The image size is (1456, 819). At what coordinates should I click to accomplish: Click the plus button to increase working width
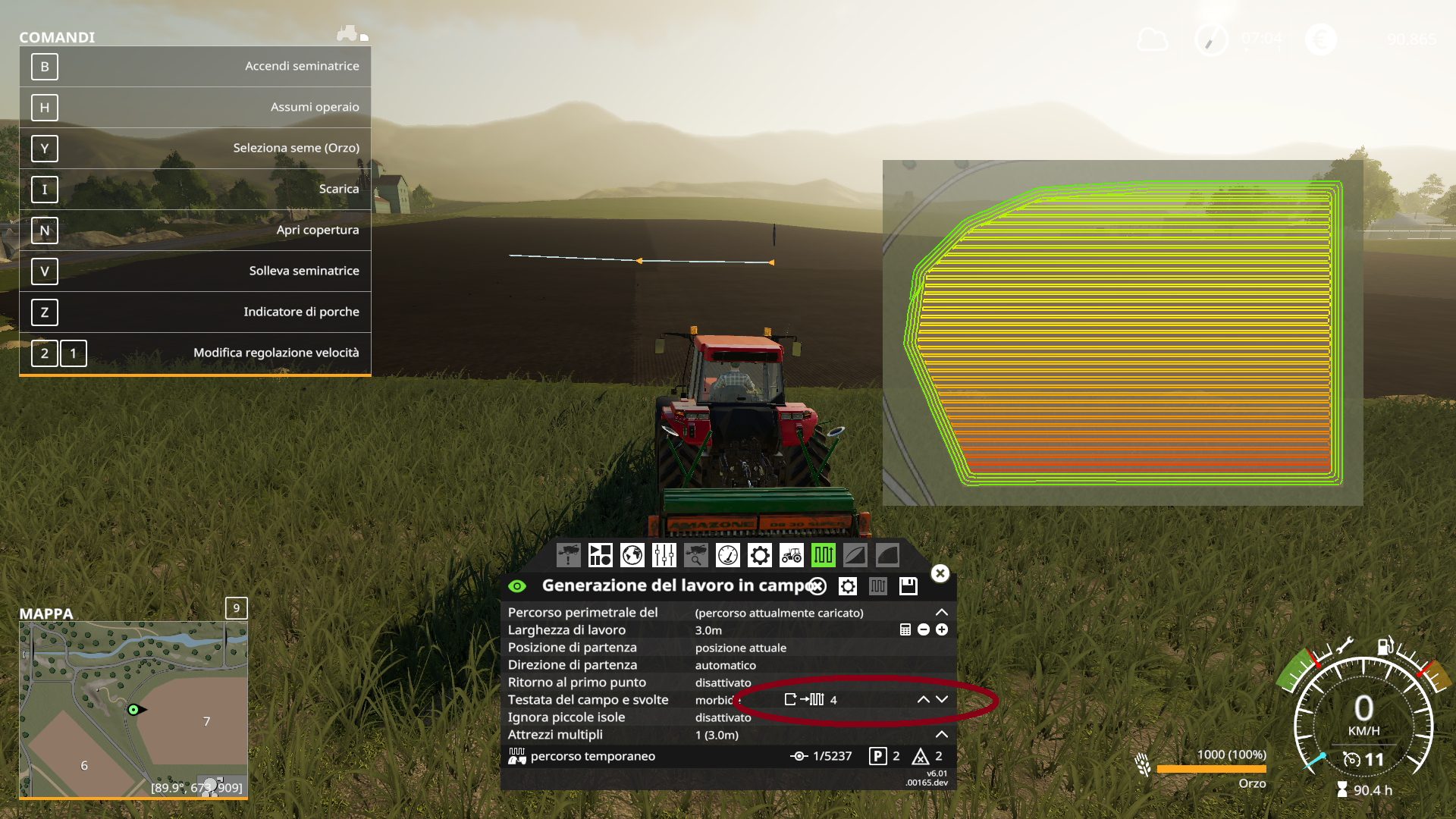click(x=940, y=630)
